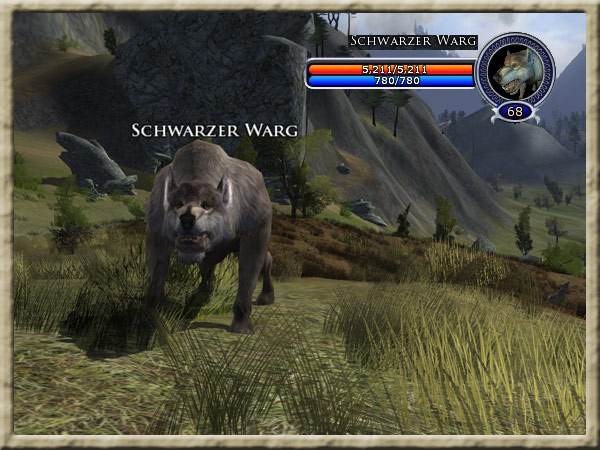Click the warg portrait in the target frame

pos(516,69)
